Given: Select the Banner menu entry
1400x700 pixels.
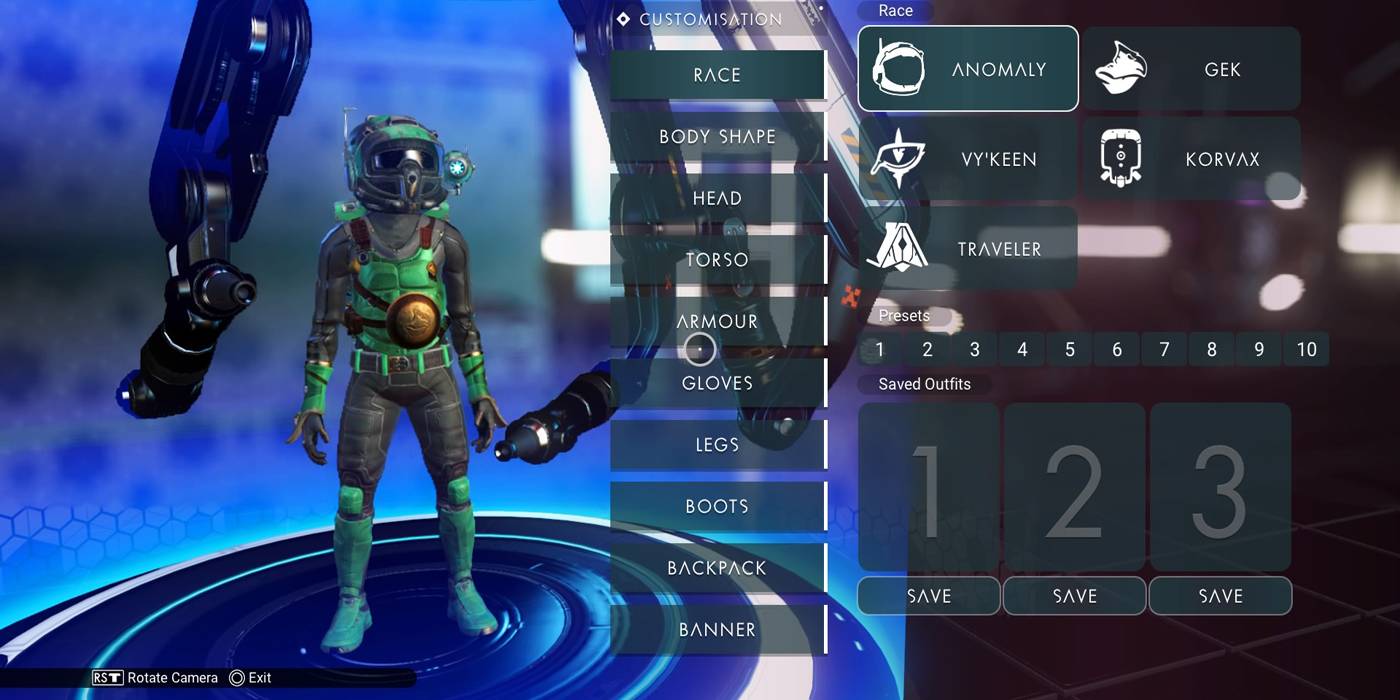Looking at the screenshot, I should (717, 630).
